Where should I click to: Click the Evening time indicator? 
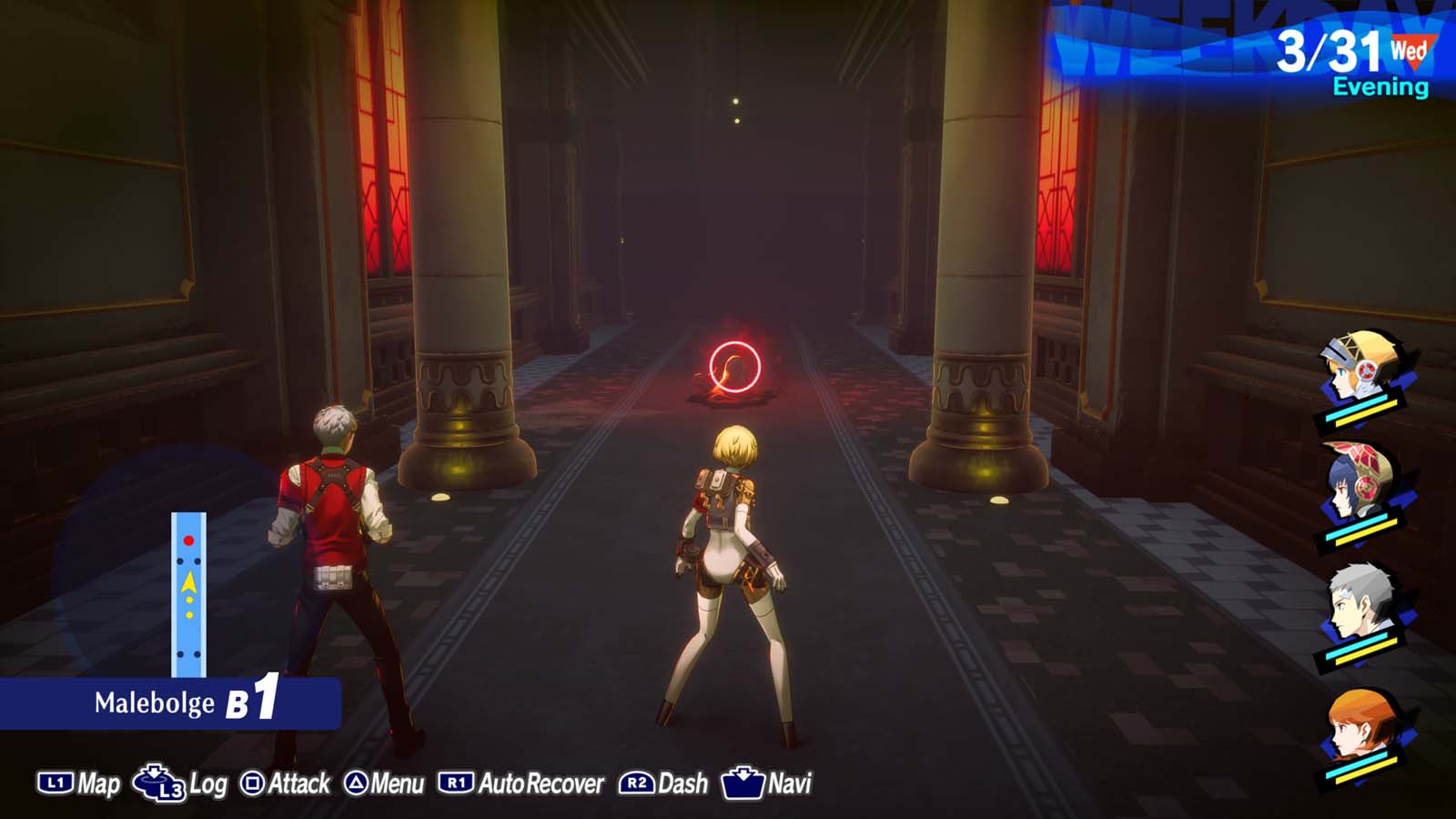point(1380,86)
